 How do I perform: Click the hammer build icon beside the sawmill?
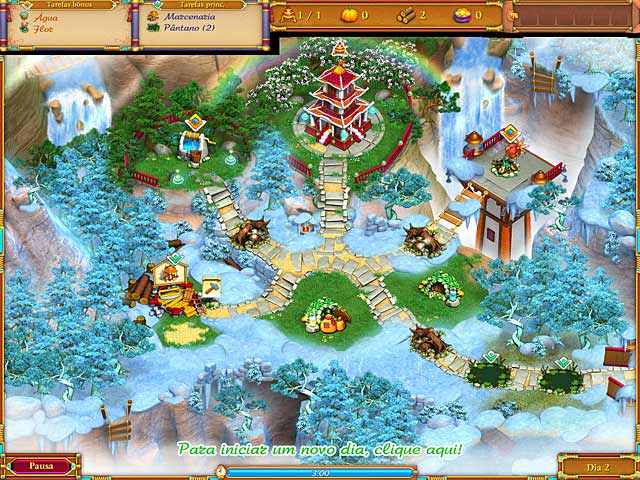coord(211,287)
